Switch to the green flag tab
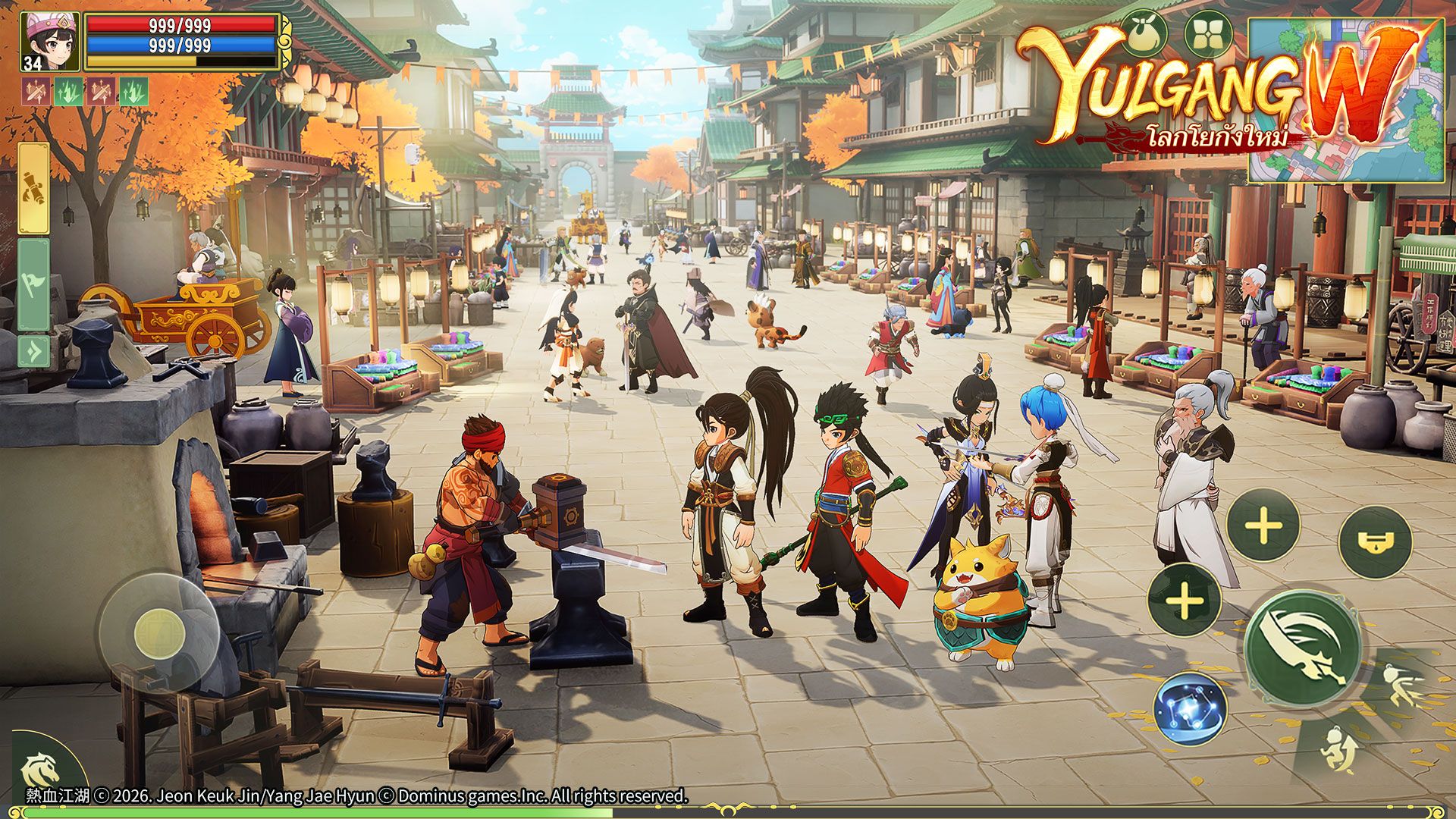This screenshot has width=1456, height=819. (x=34, y=284)
